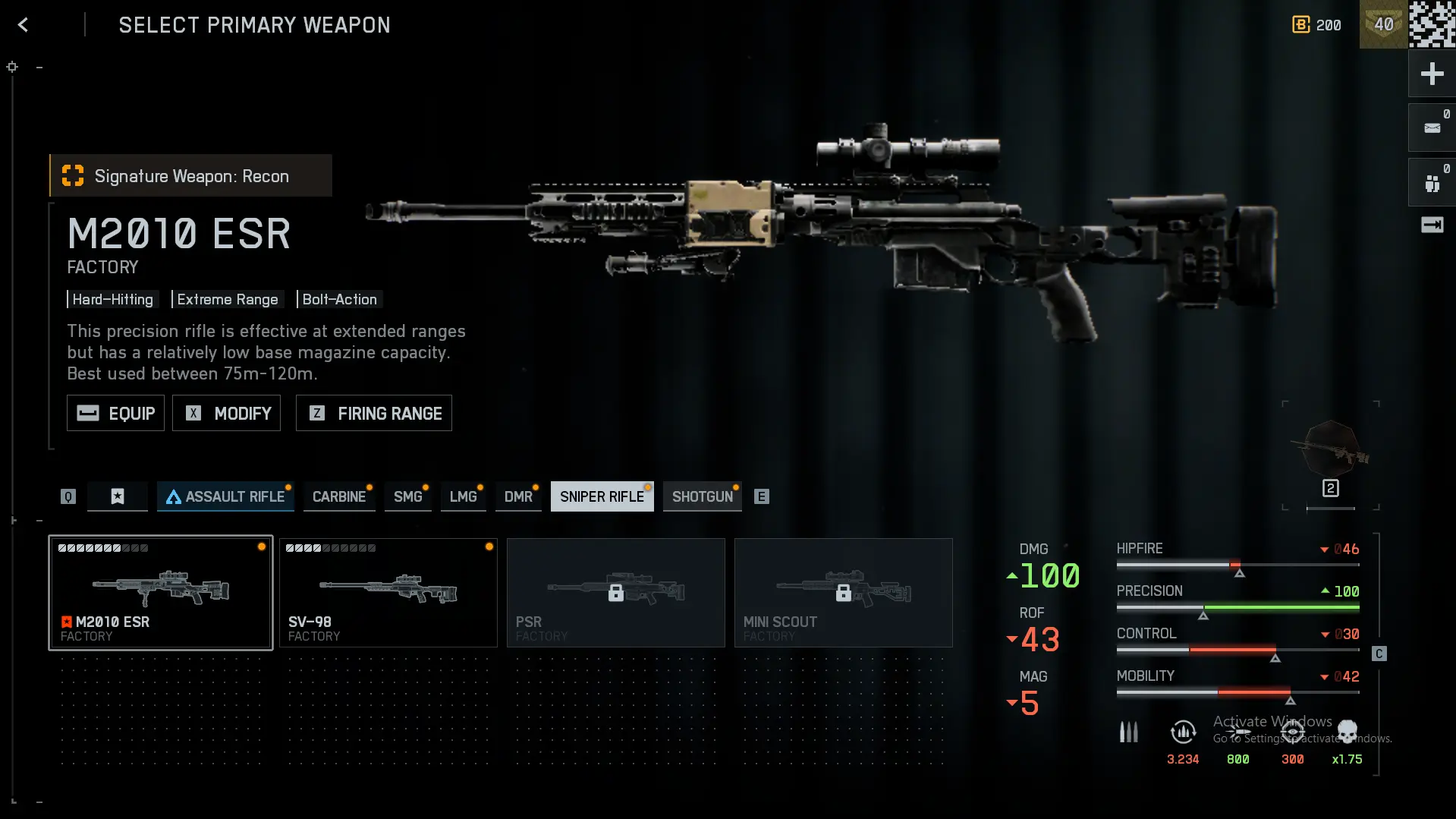
Task: Select the DMR tab
Action: 518,496
